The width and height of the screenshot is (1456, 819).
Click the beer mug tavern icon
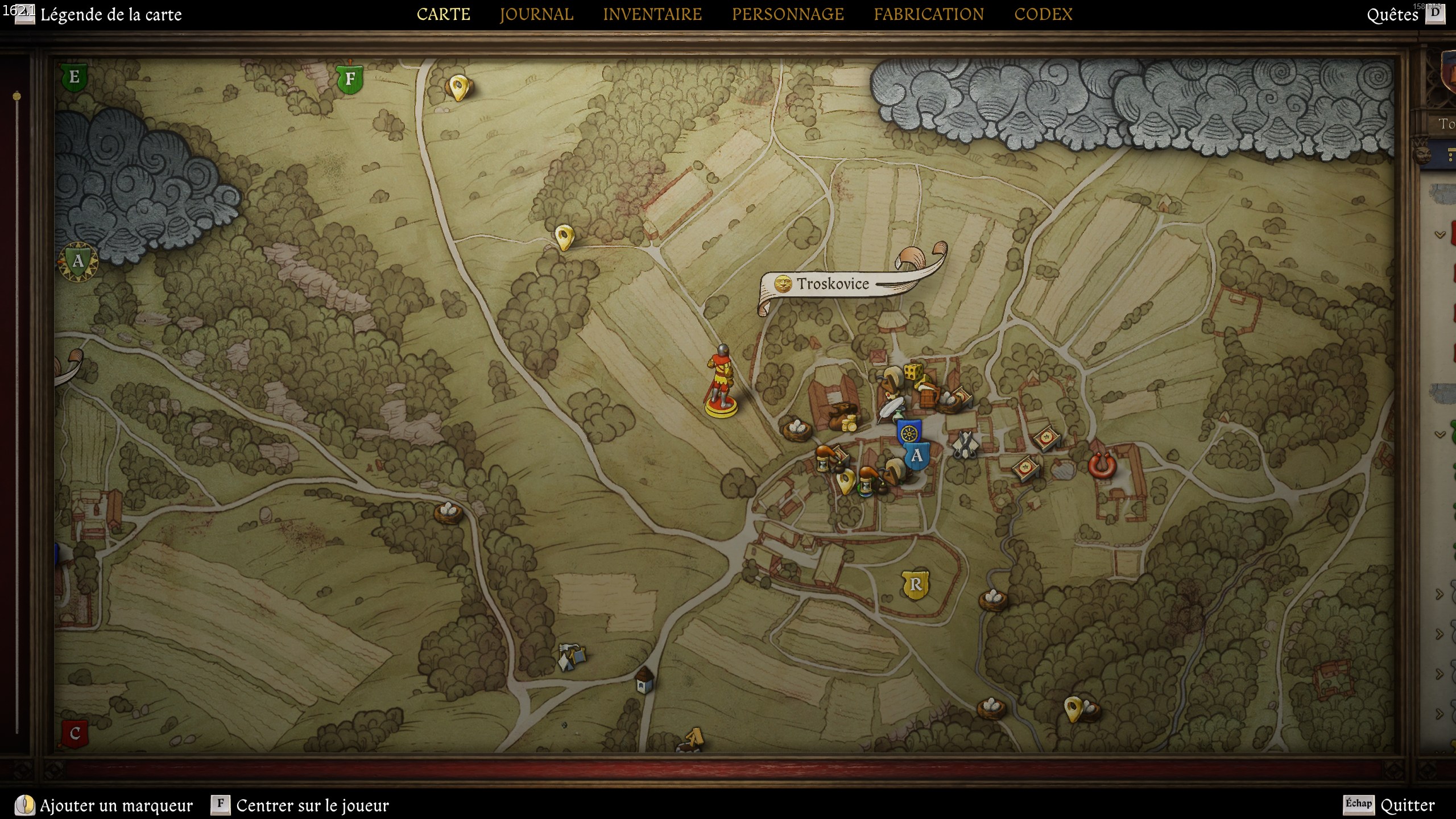pyautogui.click(x=928, y=396)
